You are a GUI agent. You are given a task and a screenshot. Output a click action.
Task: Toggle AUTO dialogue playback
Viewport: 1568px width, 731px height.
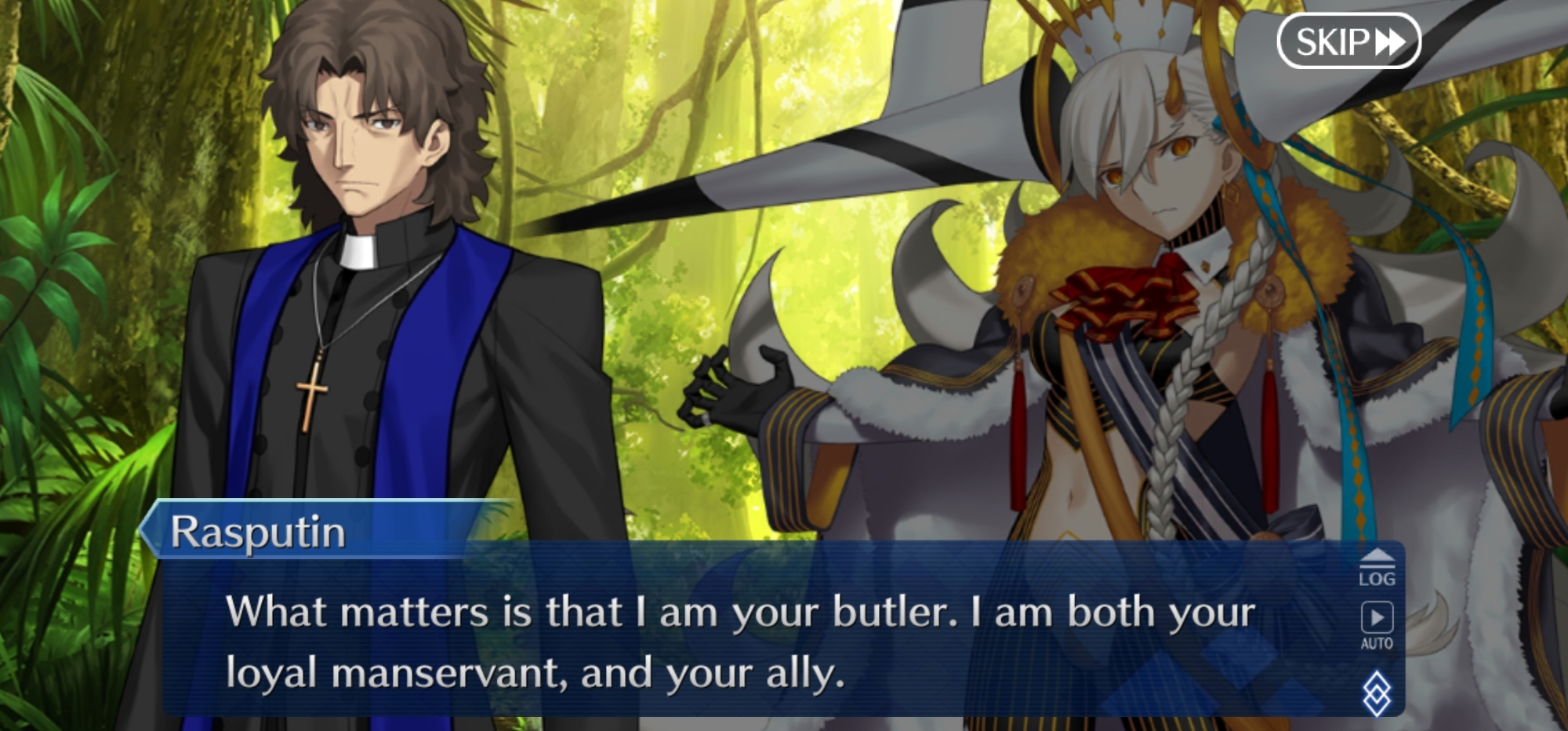coord(1377,625)
